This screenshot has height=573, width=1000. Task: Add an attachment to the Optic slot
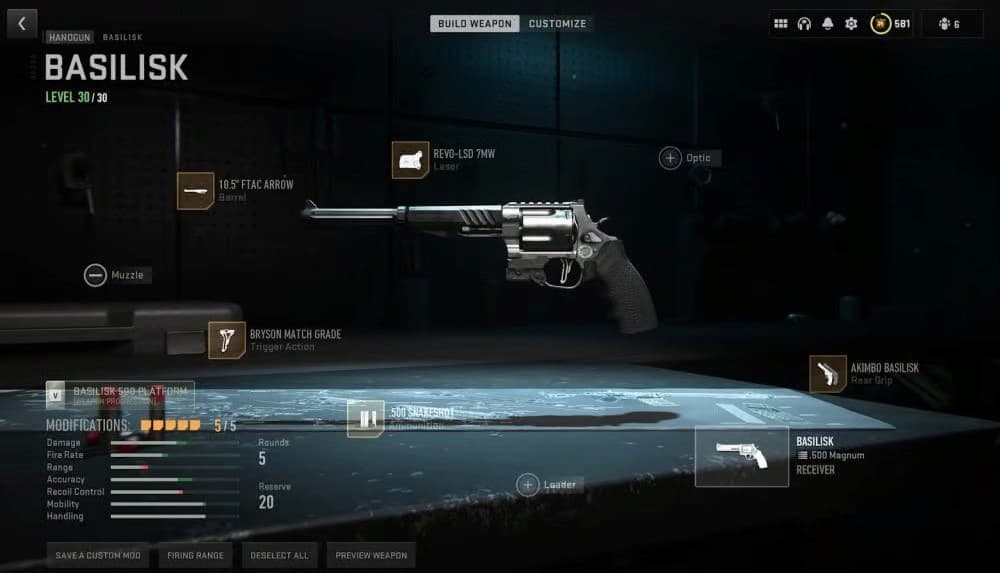(x=670, y=158)
